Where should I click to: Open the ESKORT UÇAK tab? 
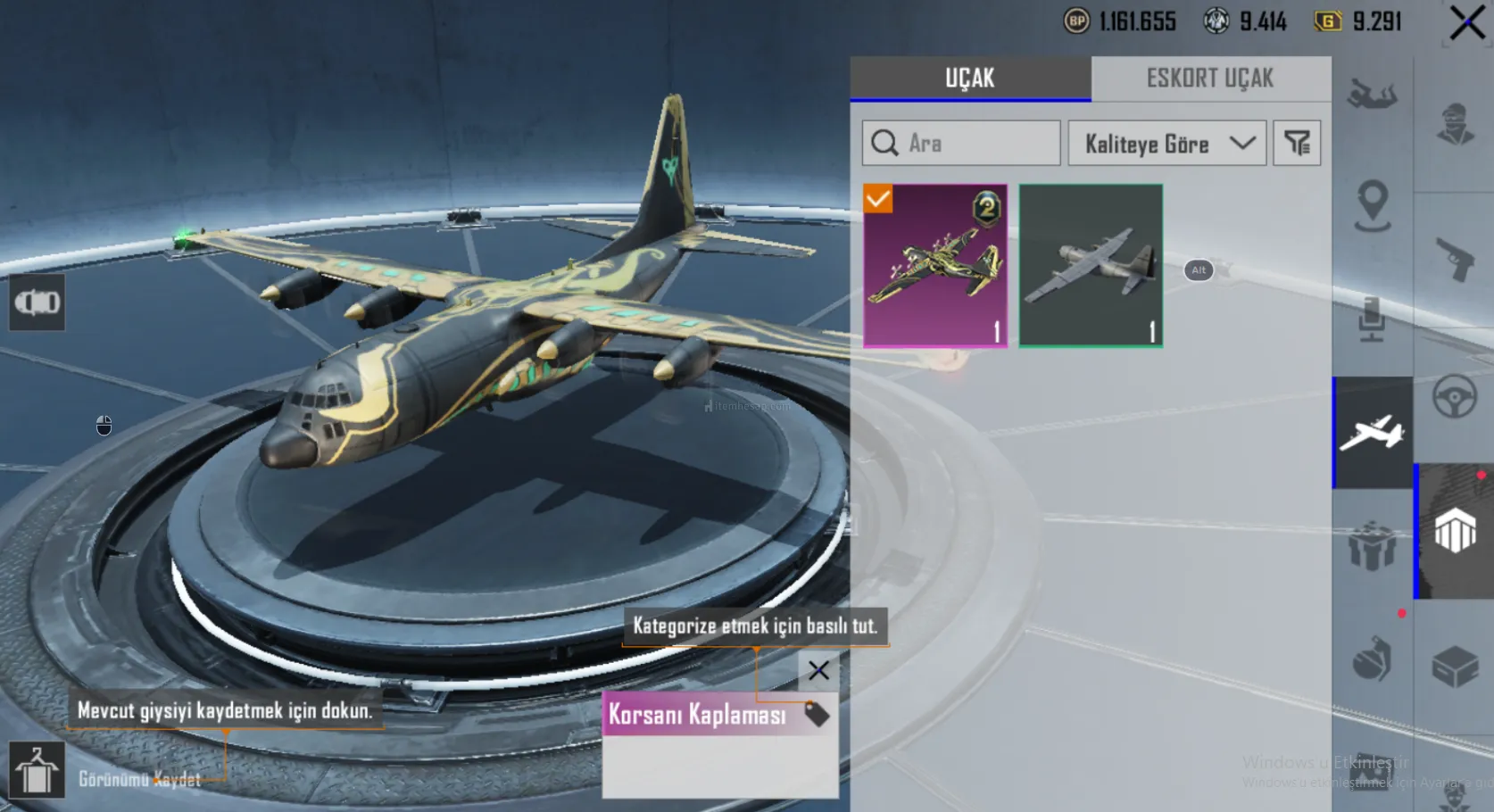tap(1210, 79)
